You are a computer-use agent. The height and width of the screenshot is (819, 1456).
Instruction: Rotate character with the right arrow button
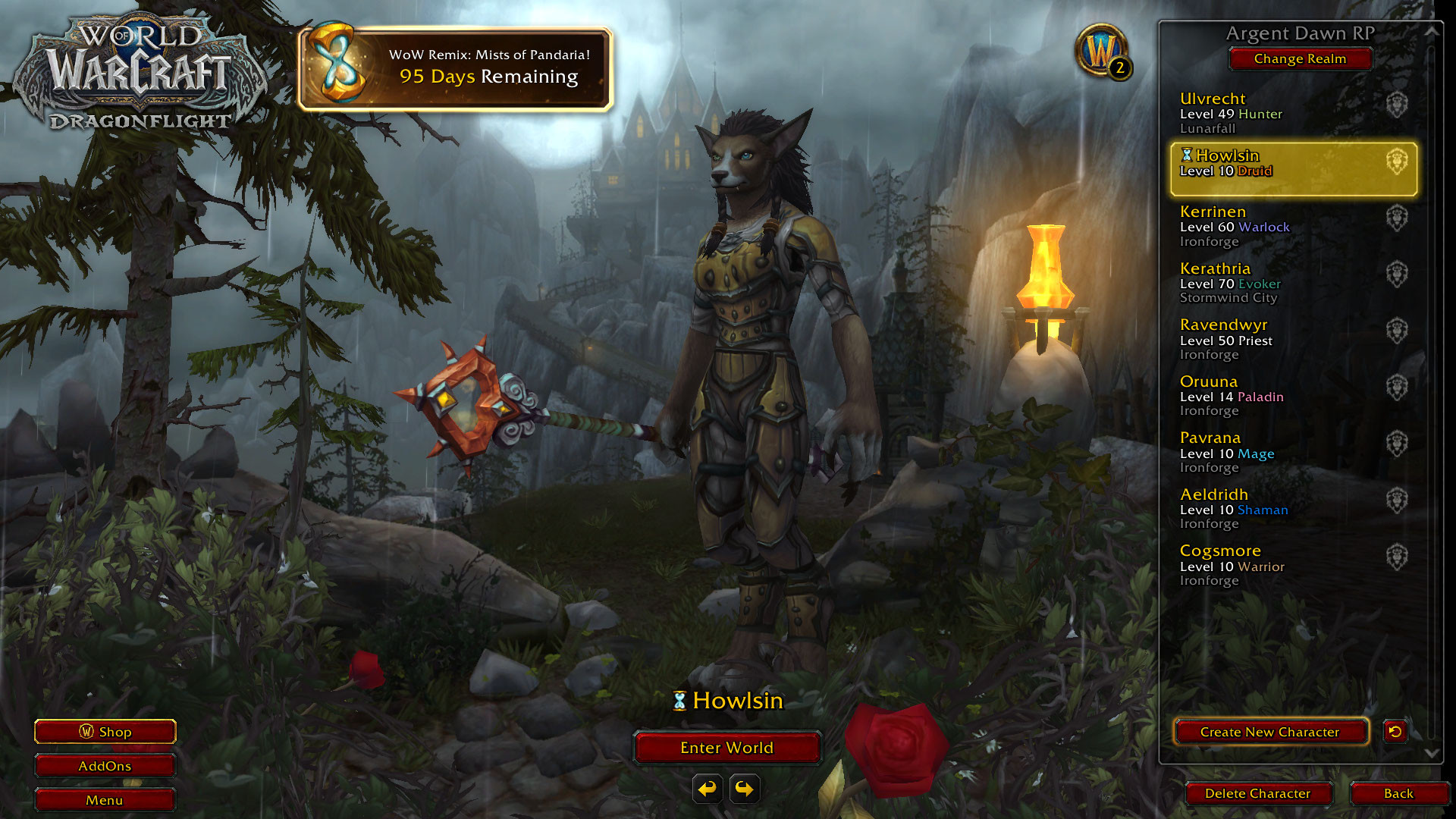pyautogui.click(x=745, y=789)
